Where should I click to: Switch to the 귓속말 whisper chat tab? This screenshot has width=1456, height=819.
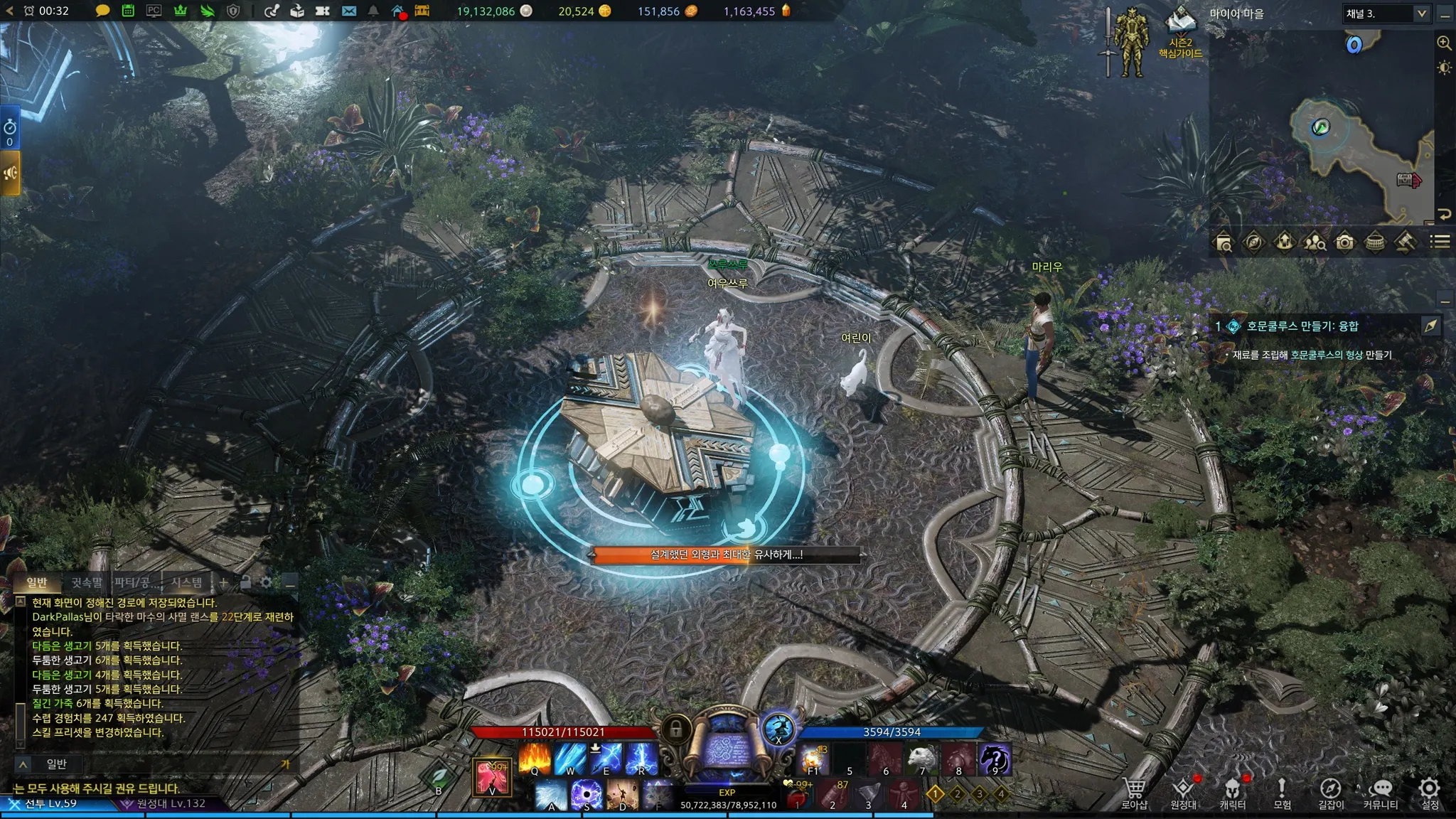coord(87,582)
